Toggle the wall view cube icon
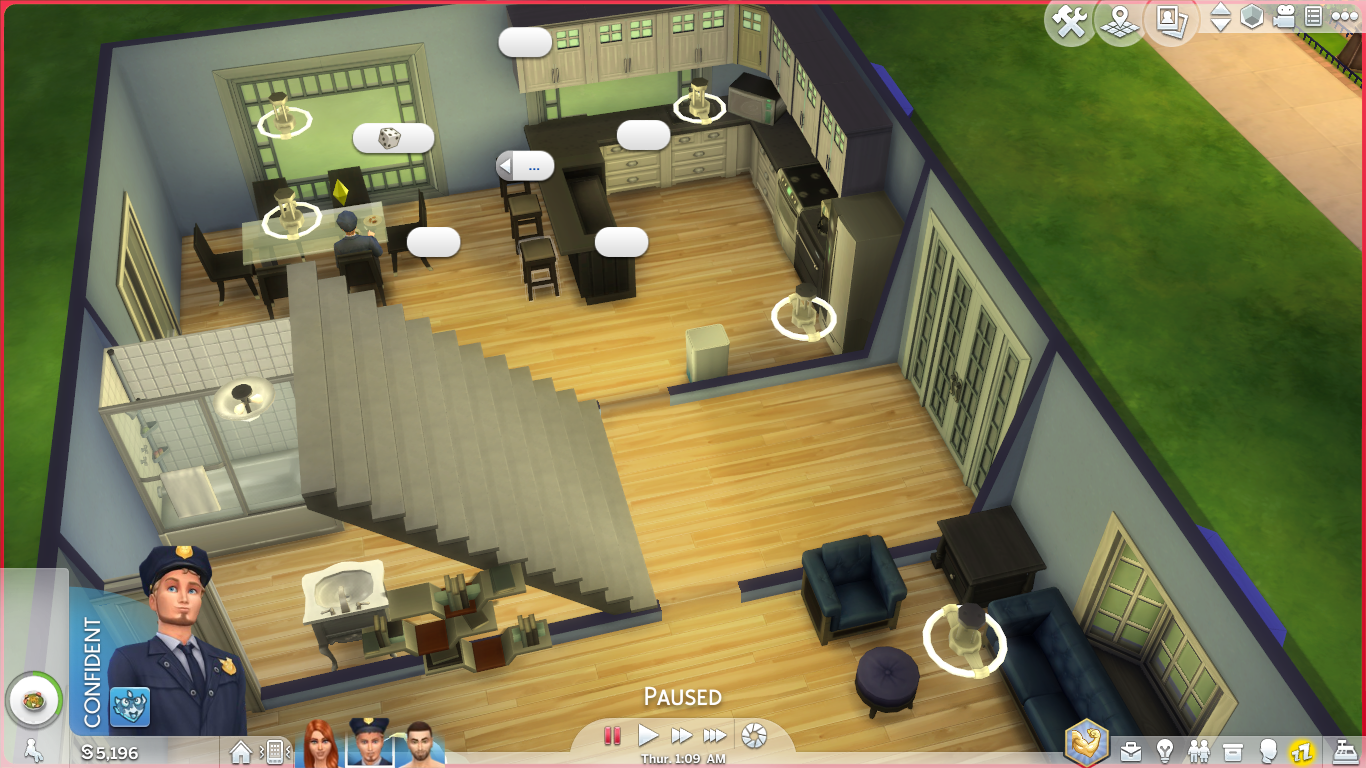Screen dimensions: 1366x768 [1251, 17]
